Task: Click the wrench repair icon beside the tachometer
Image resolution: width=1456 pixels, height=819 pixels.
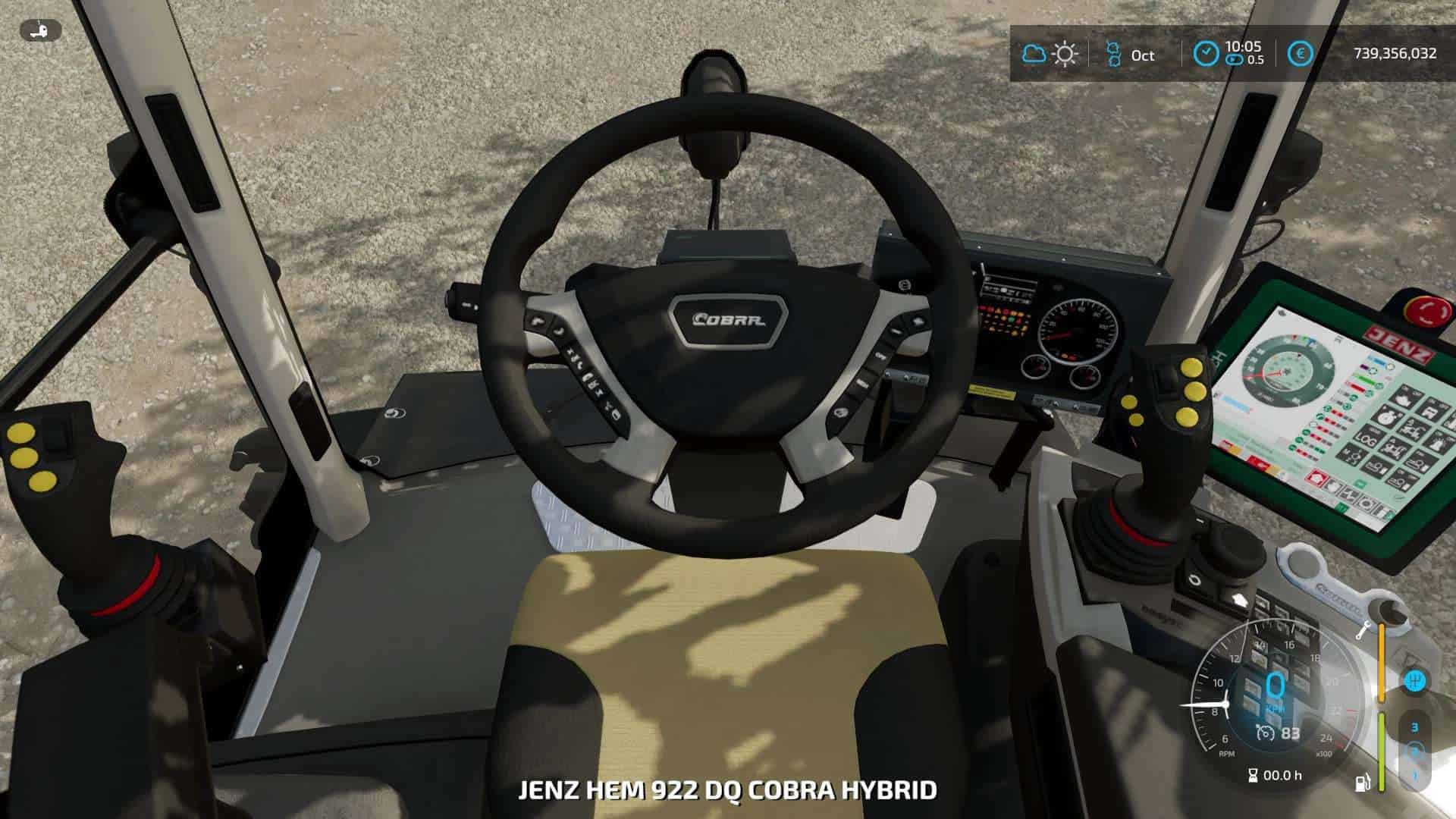Action: [1363, 630]
